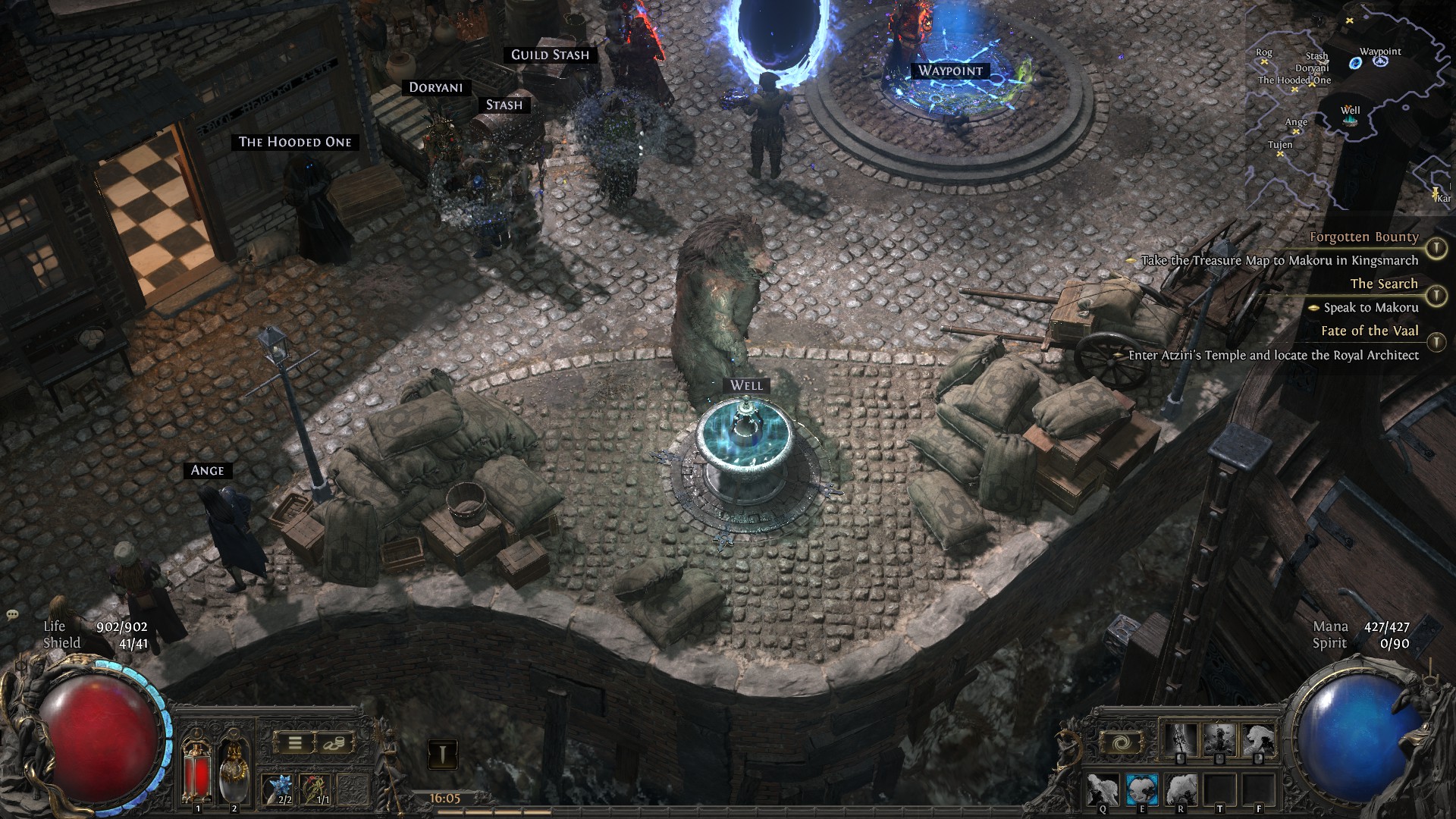The width and height of the screenshot is (1456, 819).
Task: Open the main menu hamburger button
Action: pos(295,743)
